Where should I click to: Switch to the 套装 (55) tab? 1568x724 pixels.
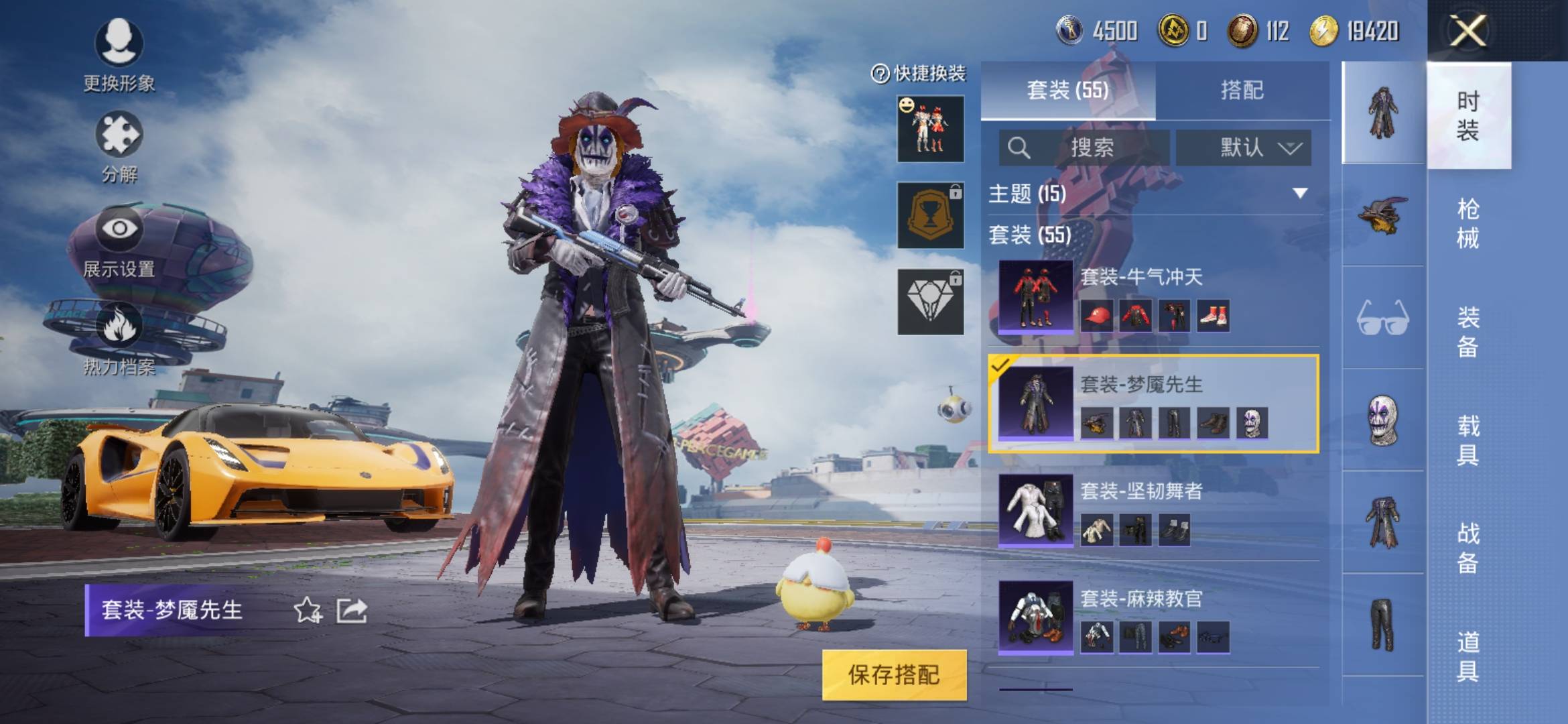point(1067,90)
